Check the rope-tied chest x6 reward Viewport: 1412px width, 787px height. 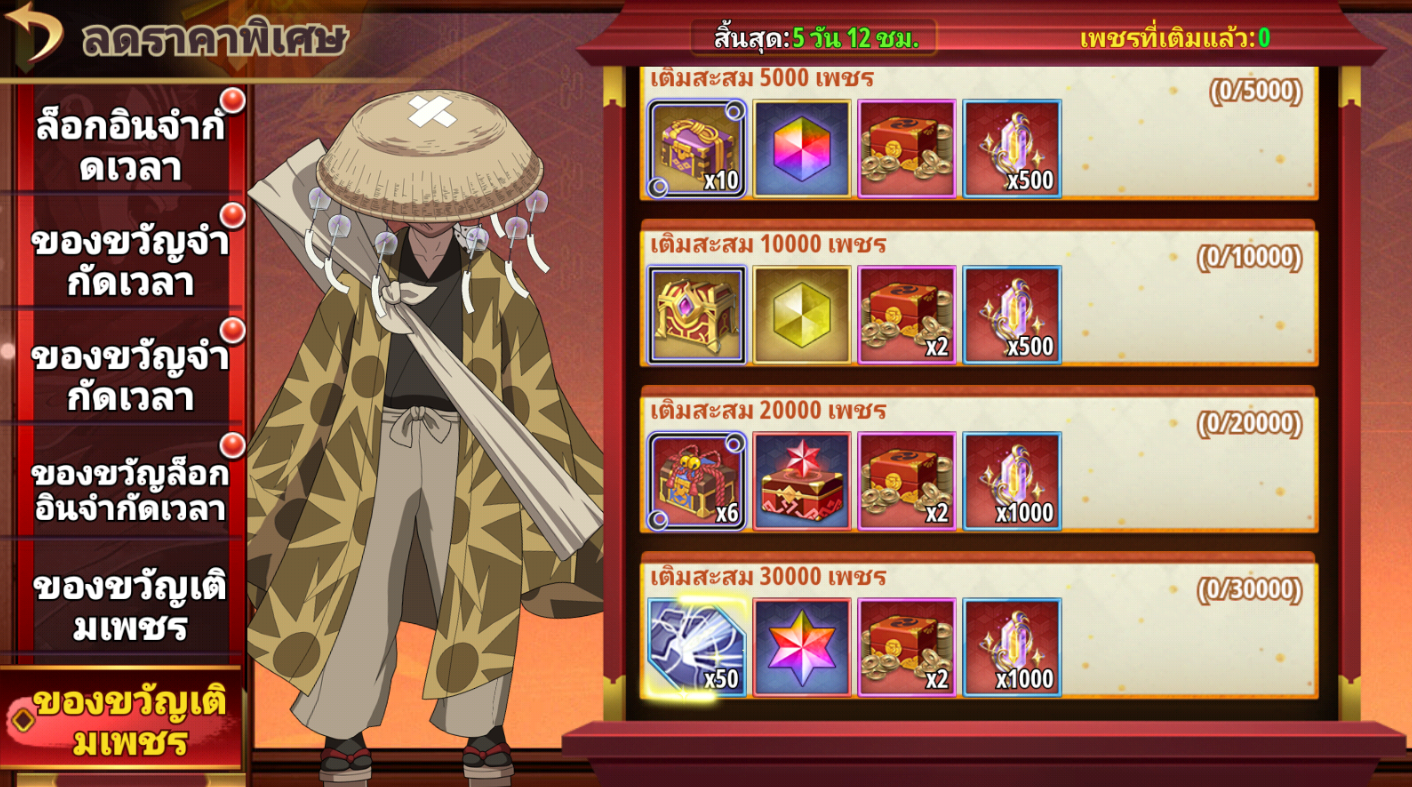(x=697, y=481)
